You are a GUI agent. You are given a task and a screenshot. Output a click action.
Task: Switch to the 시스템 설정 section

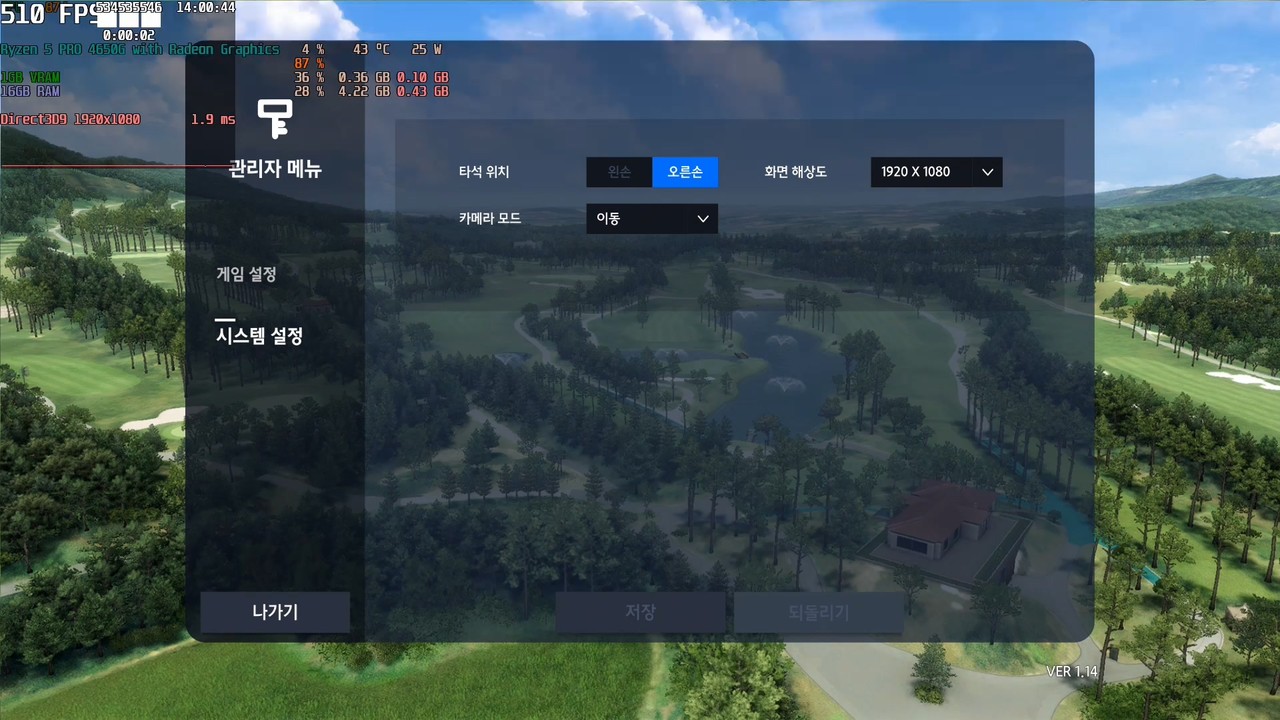click(259, 336)
